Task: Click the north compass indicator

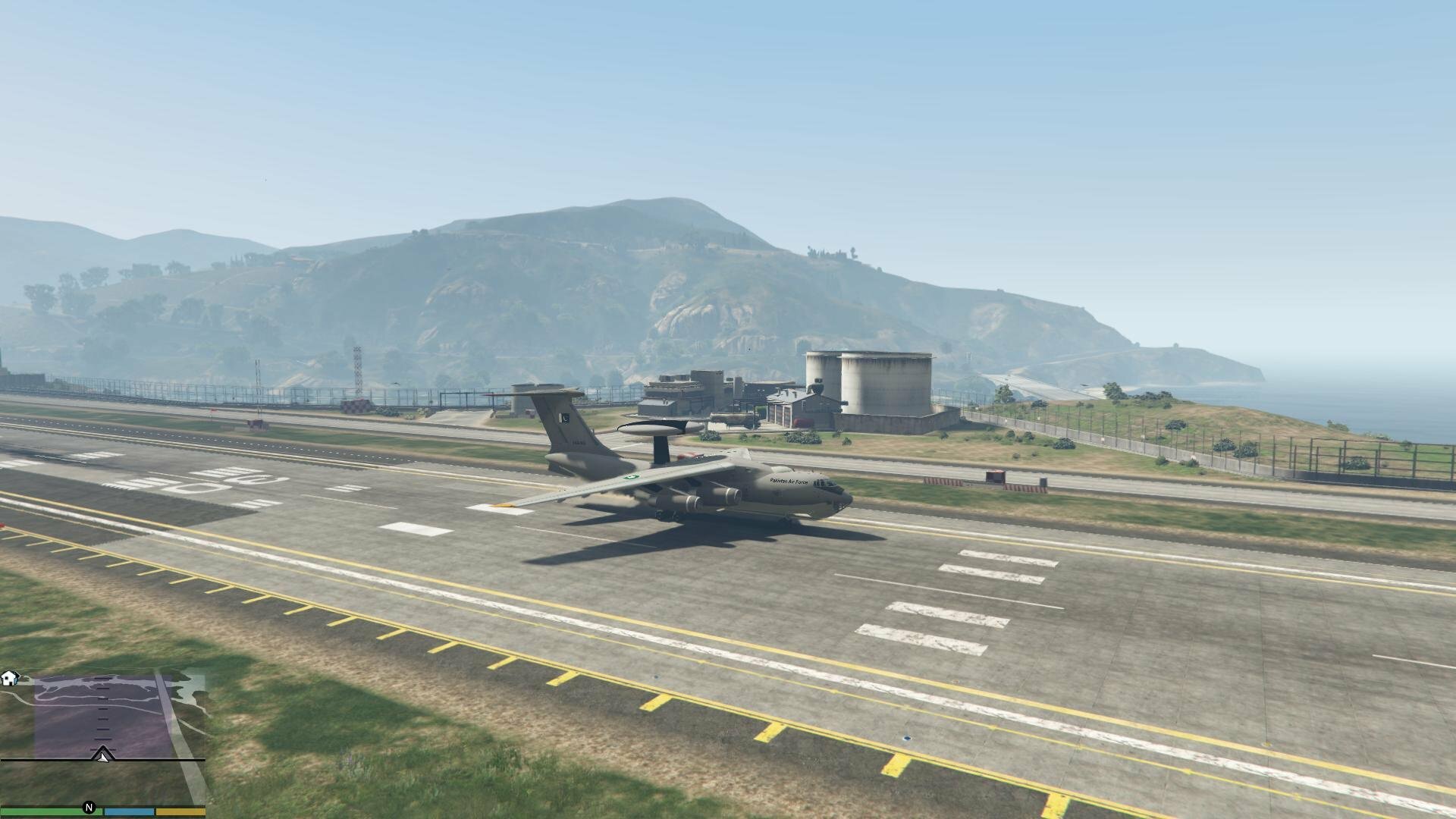Action: coord(89,808)
